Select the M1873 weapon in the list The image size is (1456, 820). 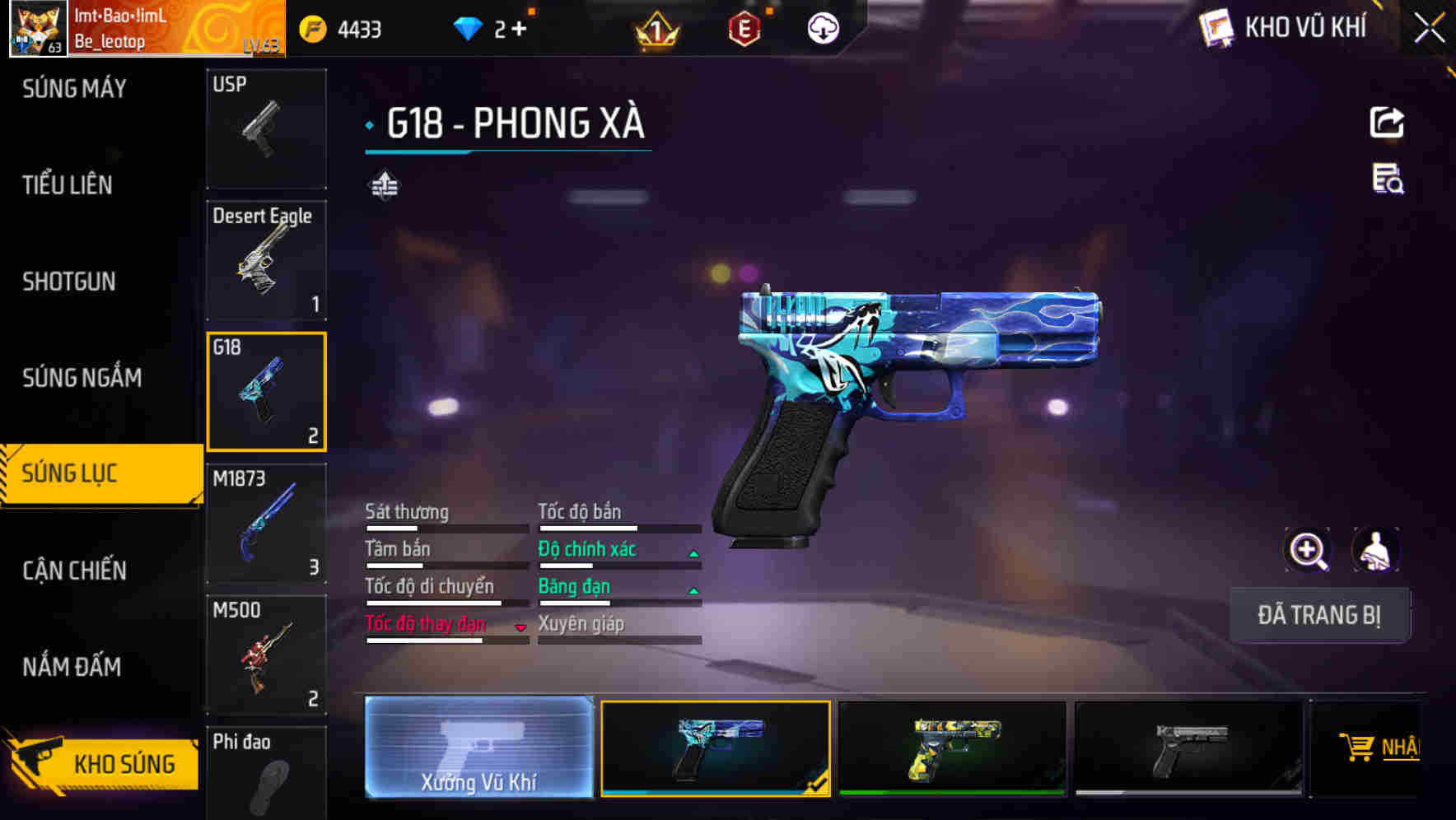click(265, 523)
